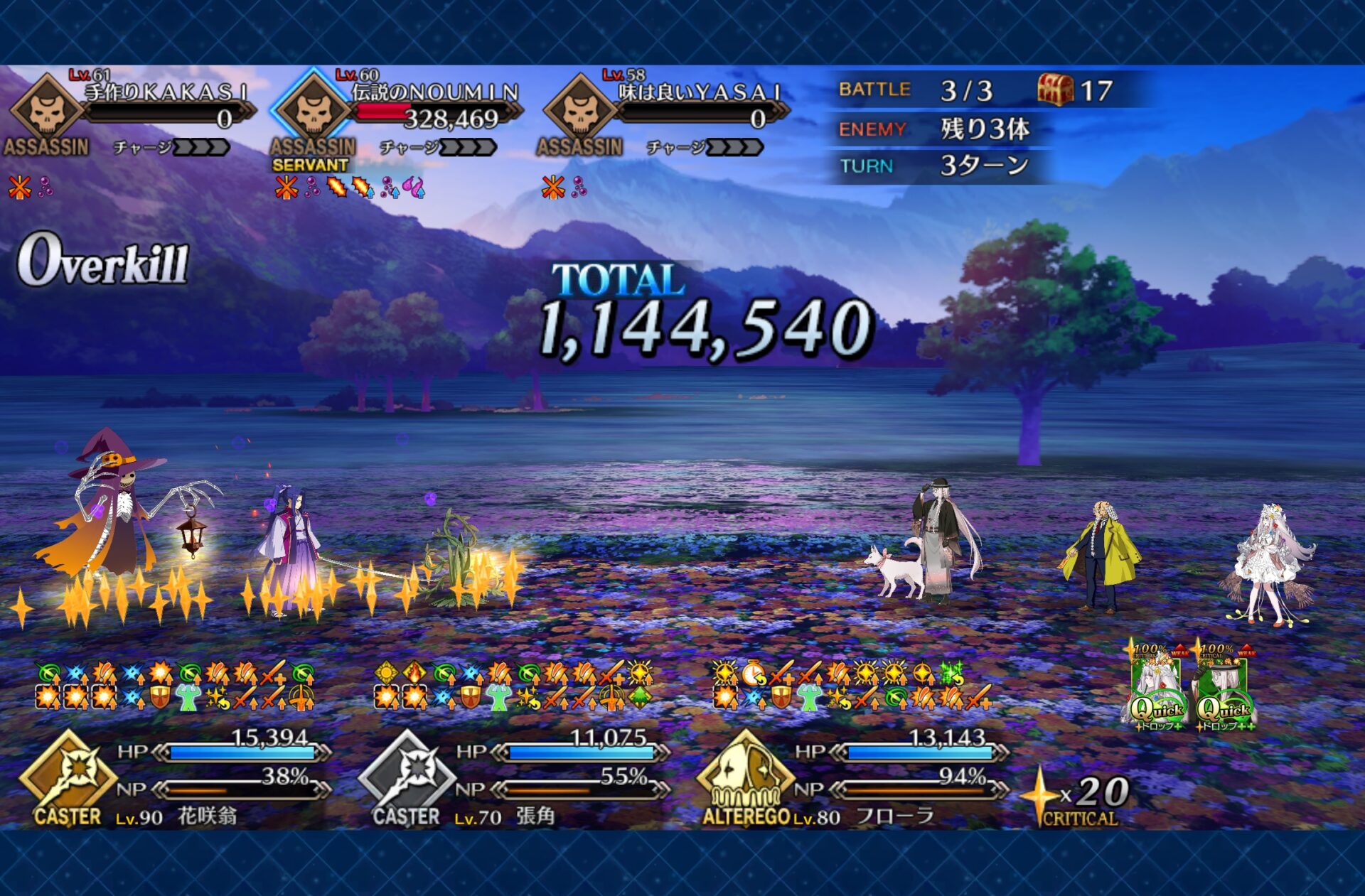The image size is (1365, 896).
Task: Select the first Quick command card
Action: click(x=1157, y=689)
